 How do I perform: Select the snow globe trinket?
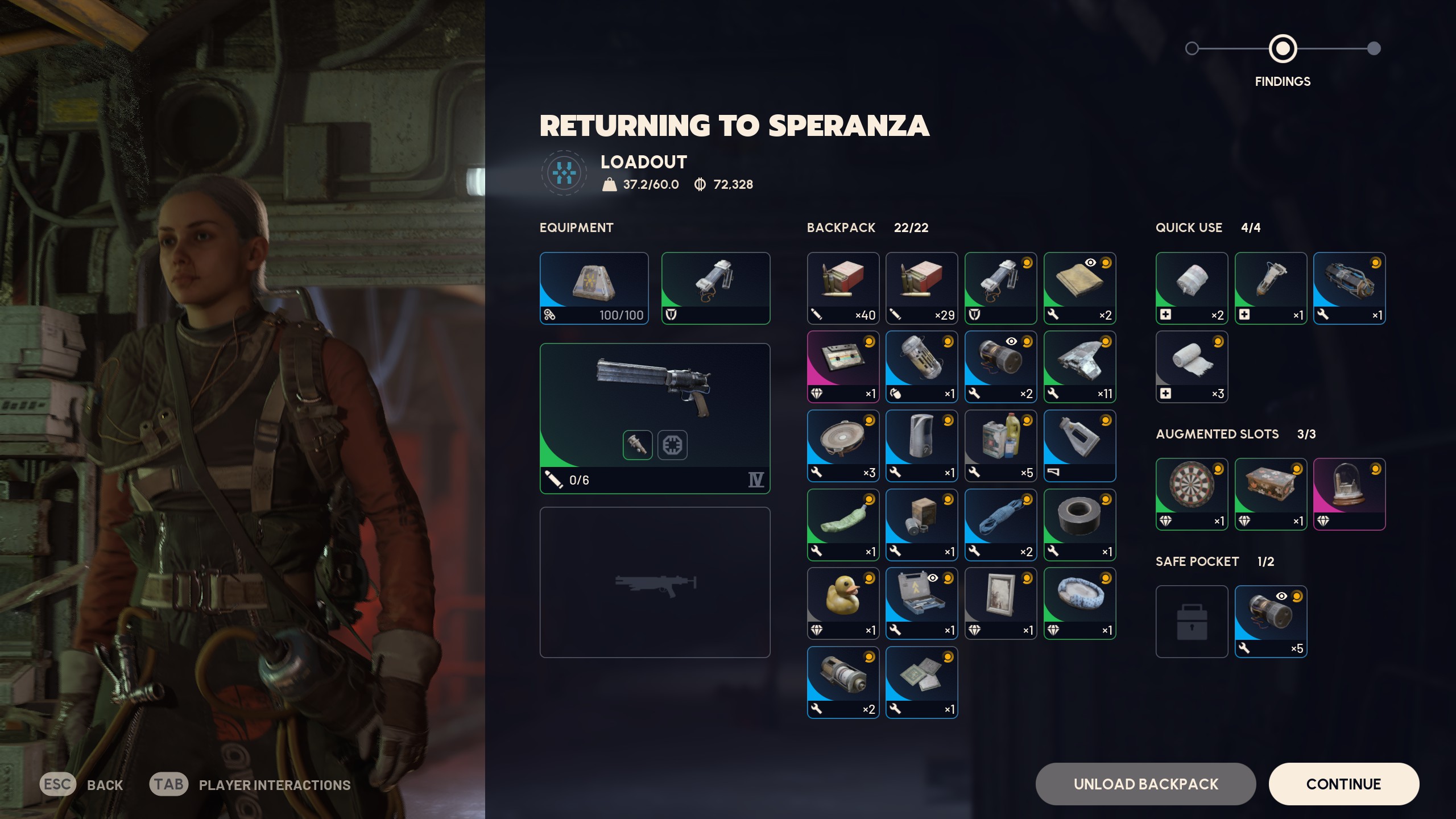[x=1349, y=494]
